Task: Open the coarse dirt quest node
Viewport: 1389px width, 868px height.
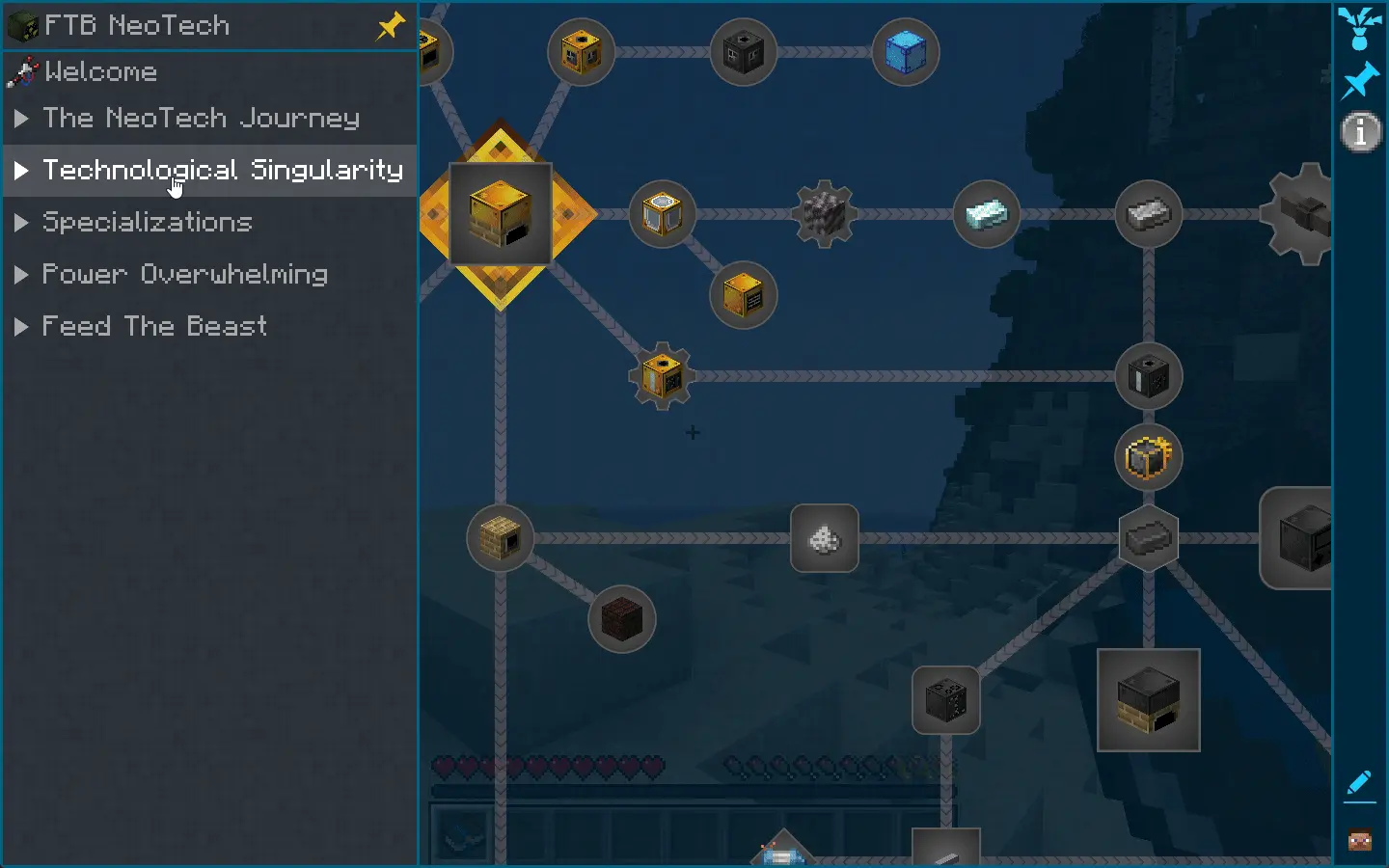Action: tap(622, 620)
